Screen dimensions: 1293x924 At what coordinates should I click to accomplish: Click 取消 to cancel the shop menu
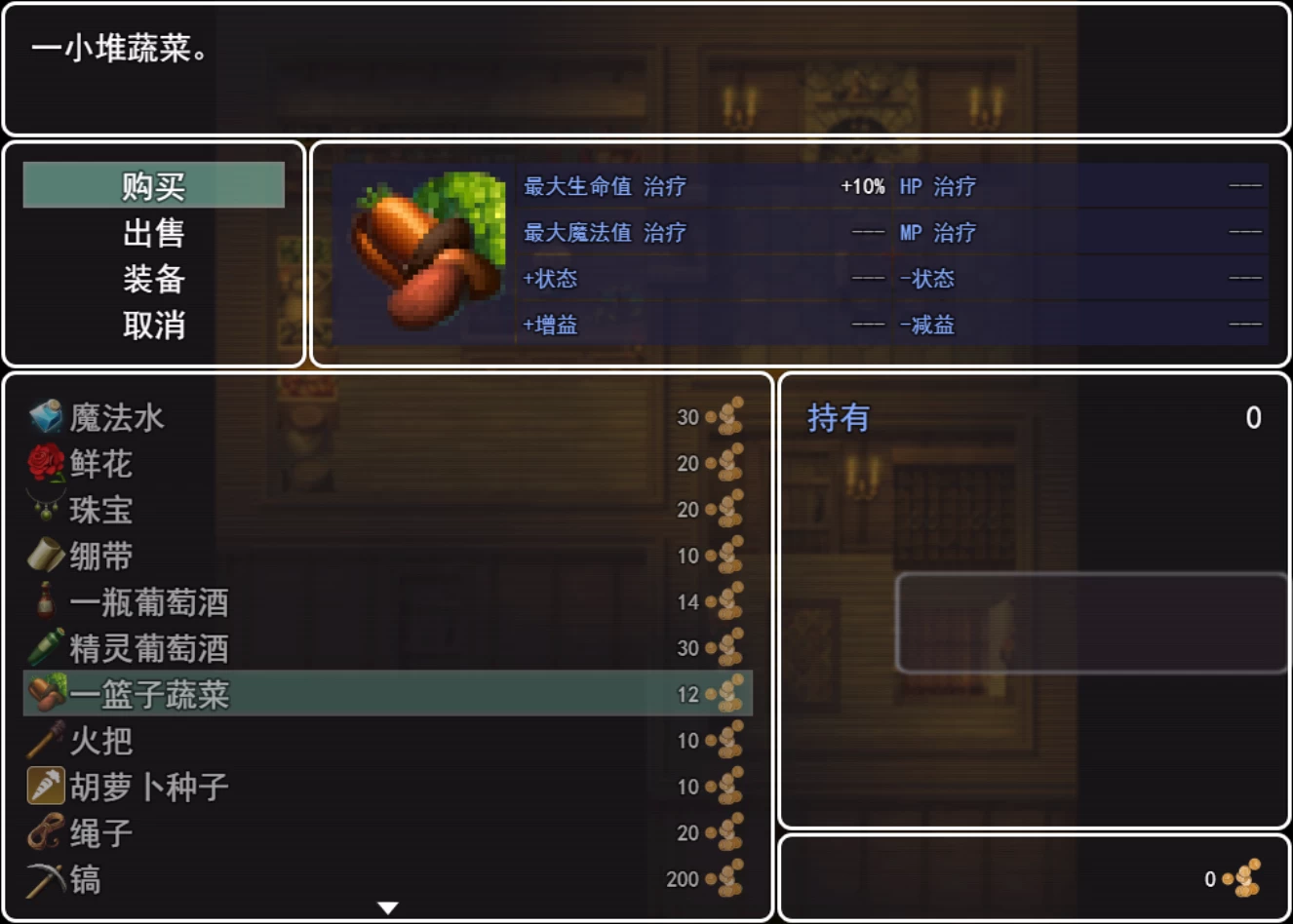coord(153,327)
